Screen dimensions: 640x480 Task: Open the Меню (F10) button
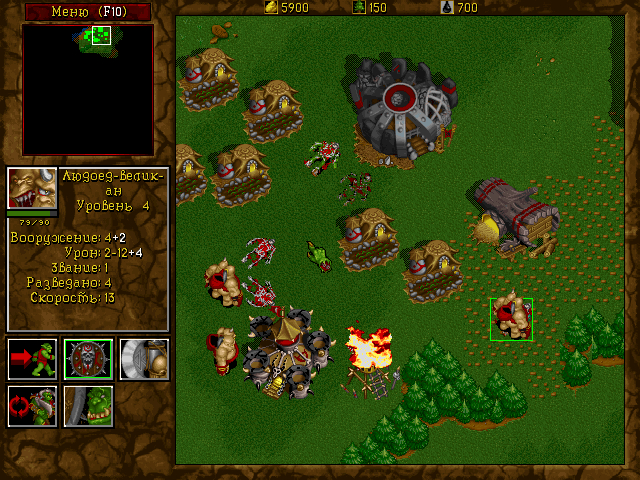(x=88, y=11)
